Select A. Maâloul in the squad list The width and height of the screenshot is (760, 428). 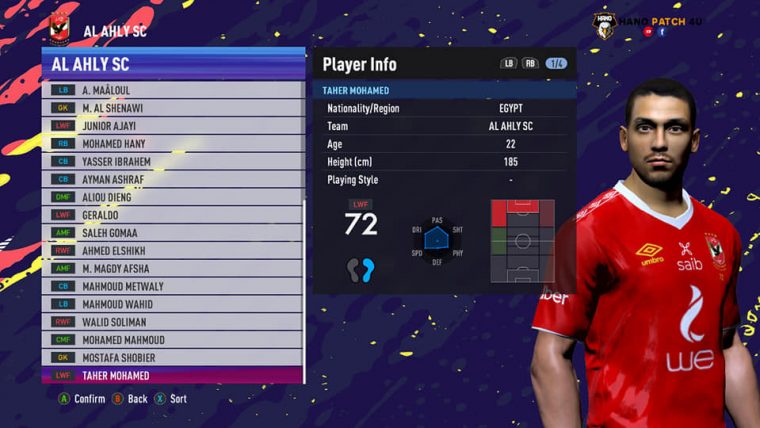(x=170, y=90)
